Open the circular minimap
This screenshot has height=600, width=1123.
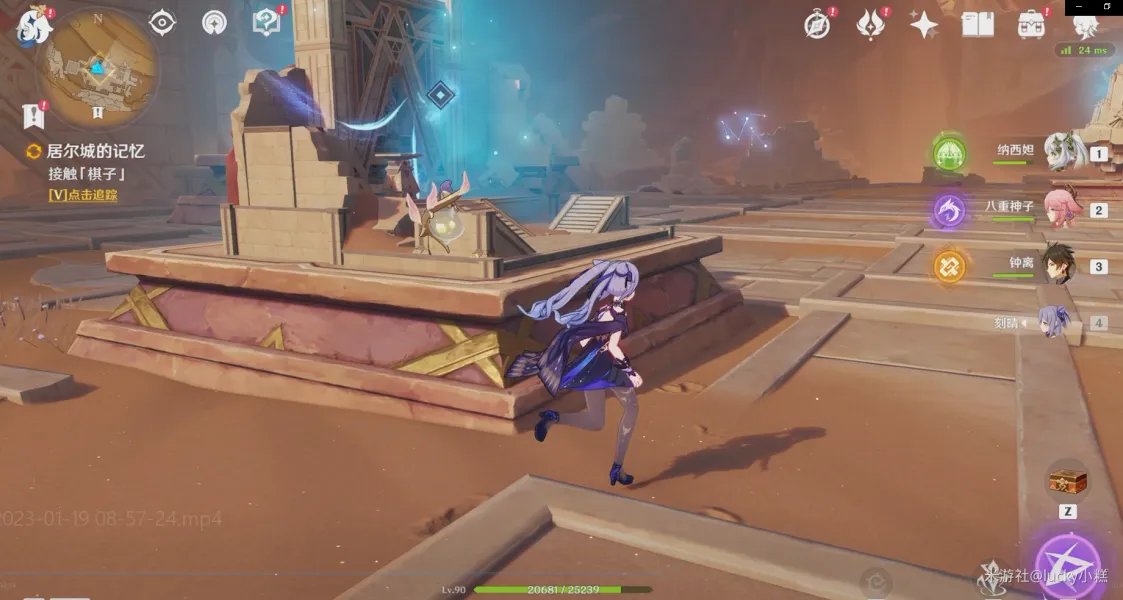97,68
